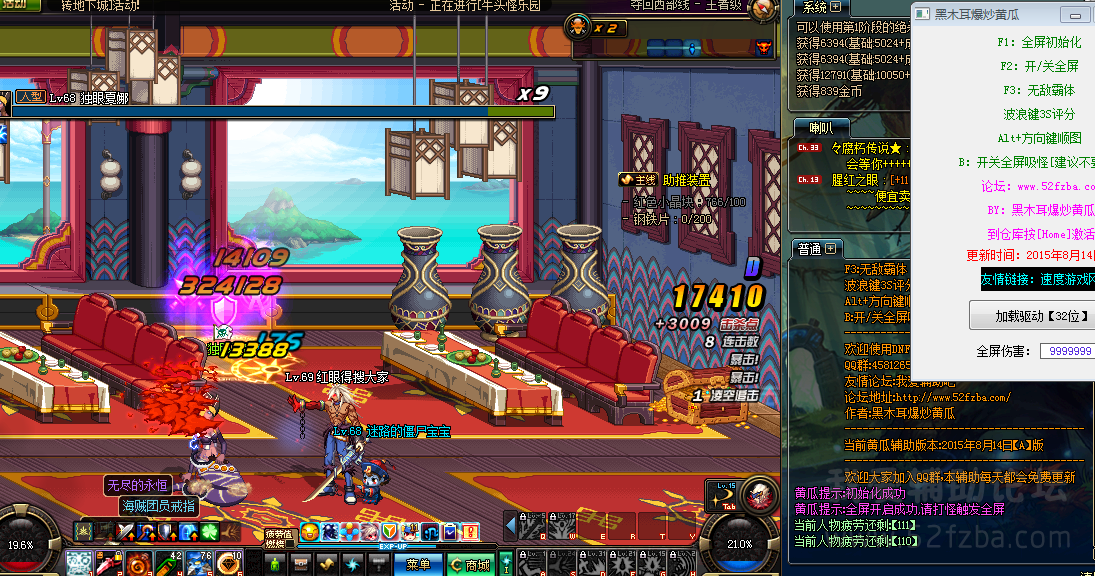This screenshot has height=576, width=1095.
Task: Click the orange gem slot with count 10
Action: tap(228, 564)
